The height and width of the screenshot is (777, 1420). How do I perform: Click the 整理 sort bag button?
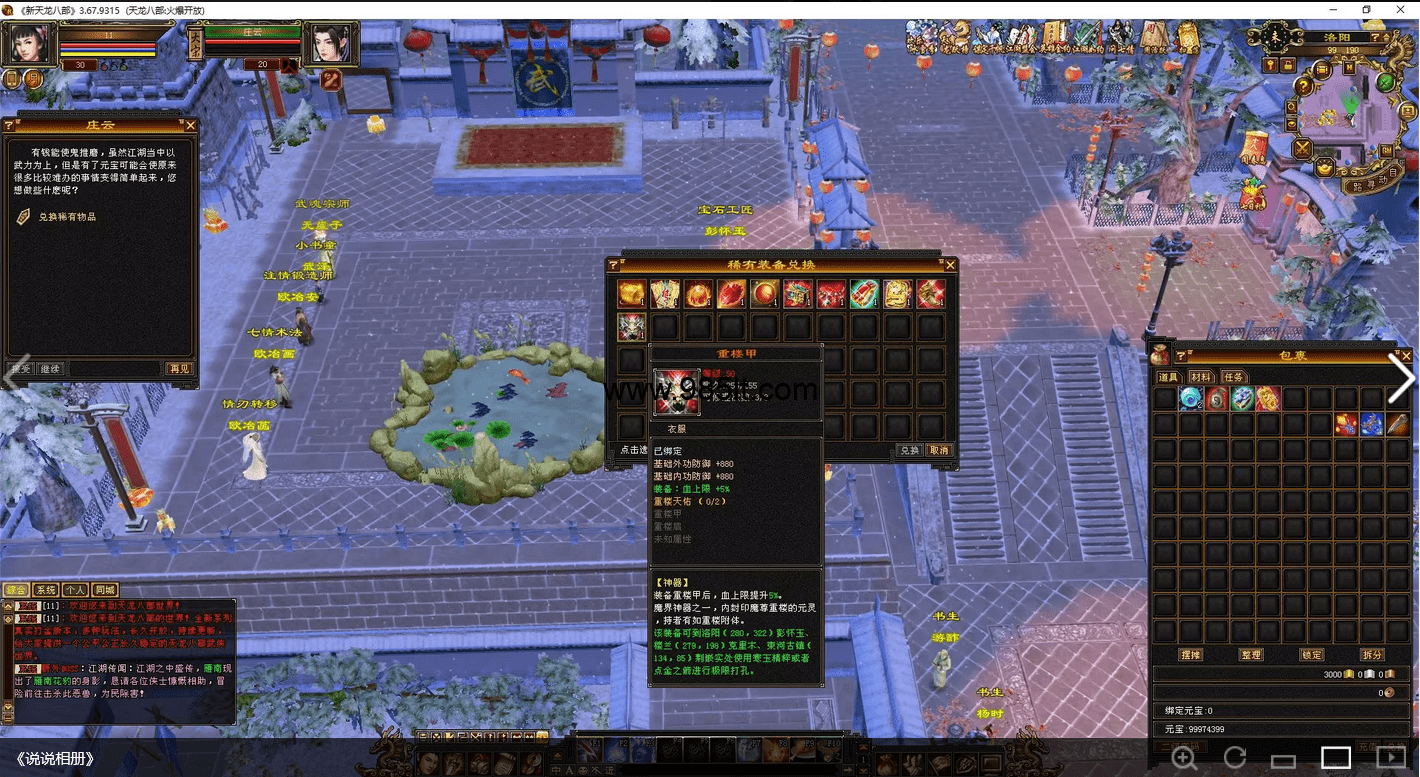coord(1251,655)
